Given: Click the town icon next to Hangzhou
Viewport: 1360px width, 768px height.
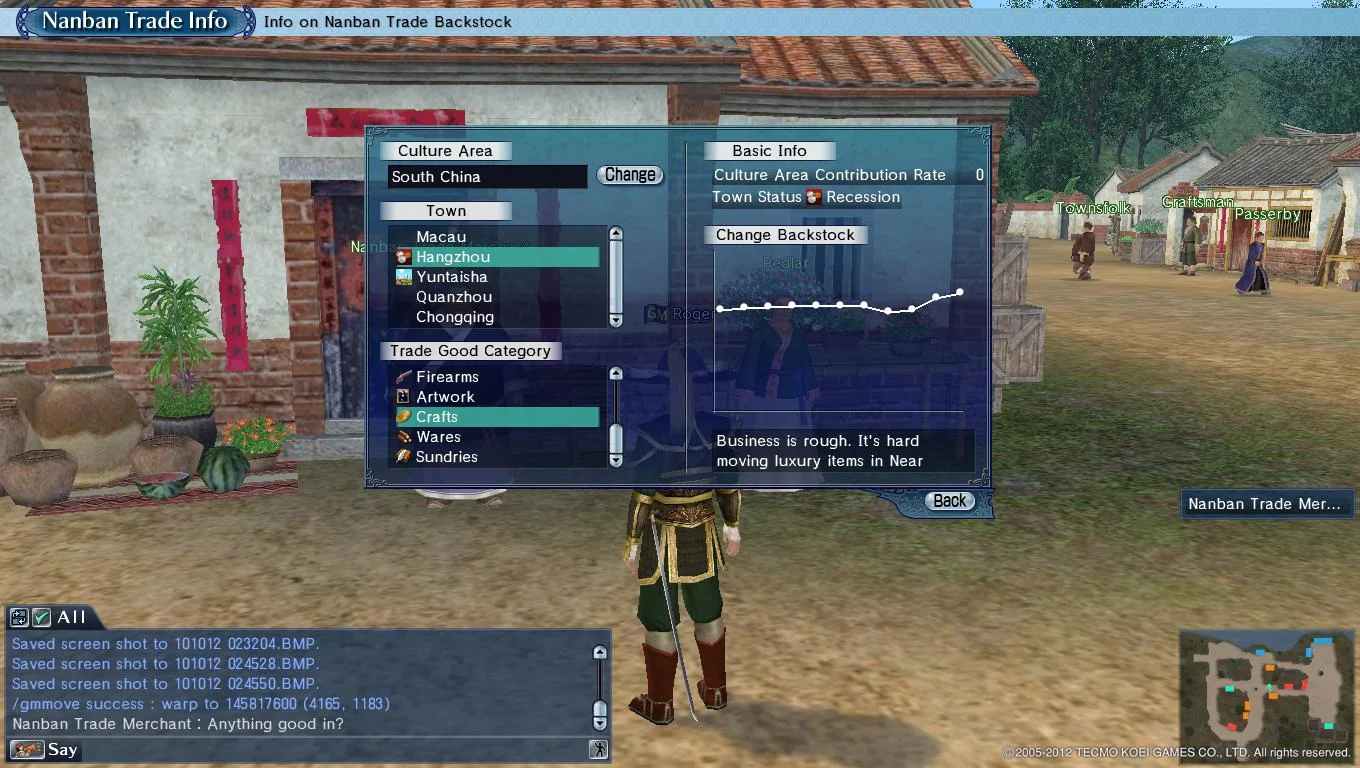Looking at the screenshot, I should 403,256.
